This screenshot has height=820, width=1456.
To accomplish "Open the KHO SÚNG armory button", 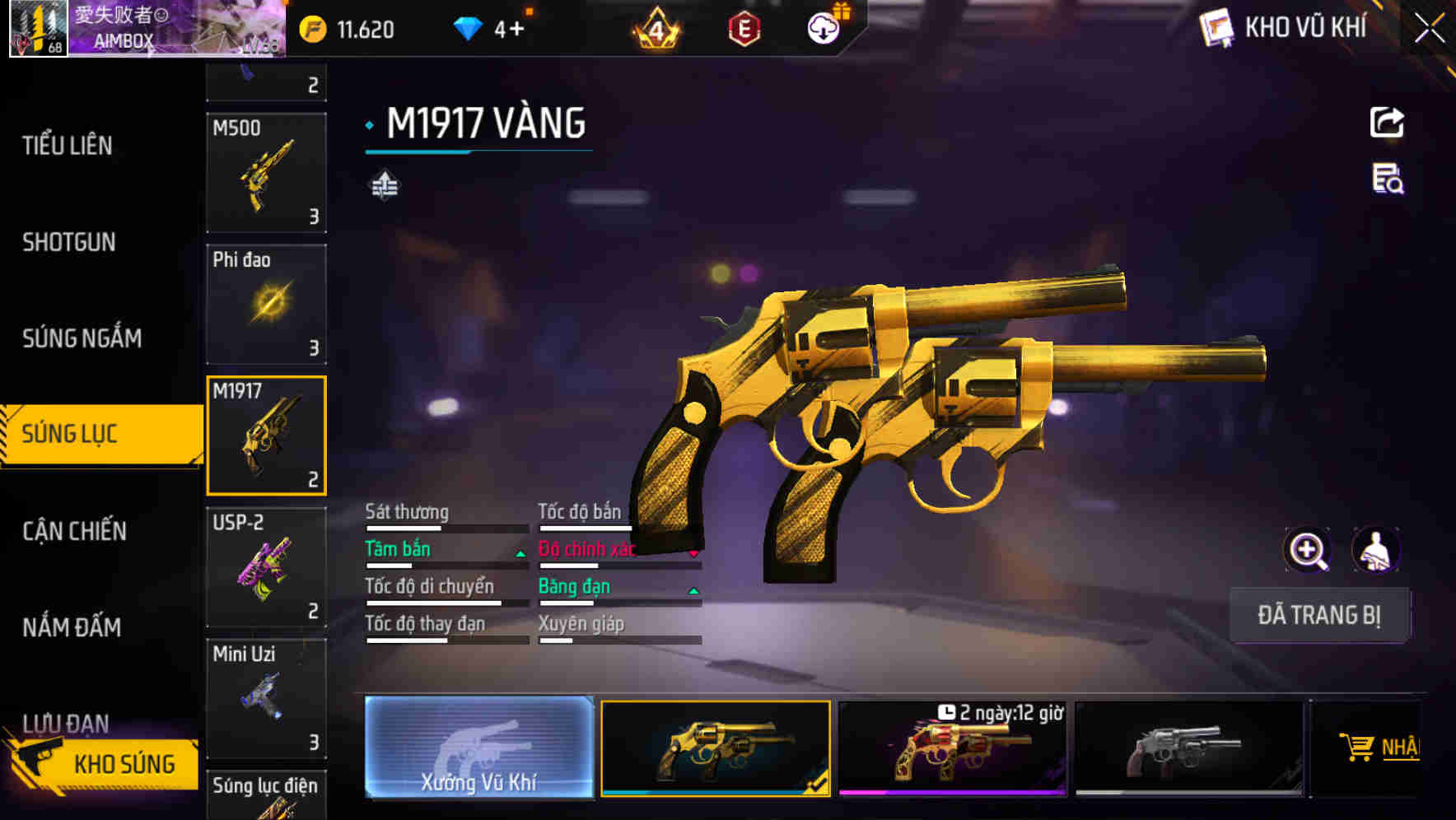I will click(105, 763).
